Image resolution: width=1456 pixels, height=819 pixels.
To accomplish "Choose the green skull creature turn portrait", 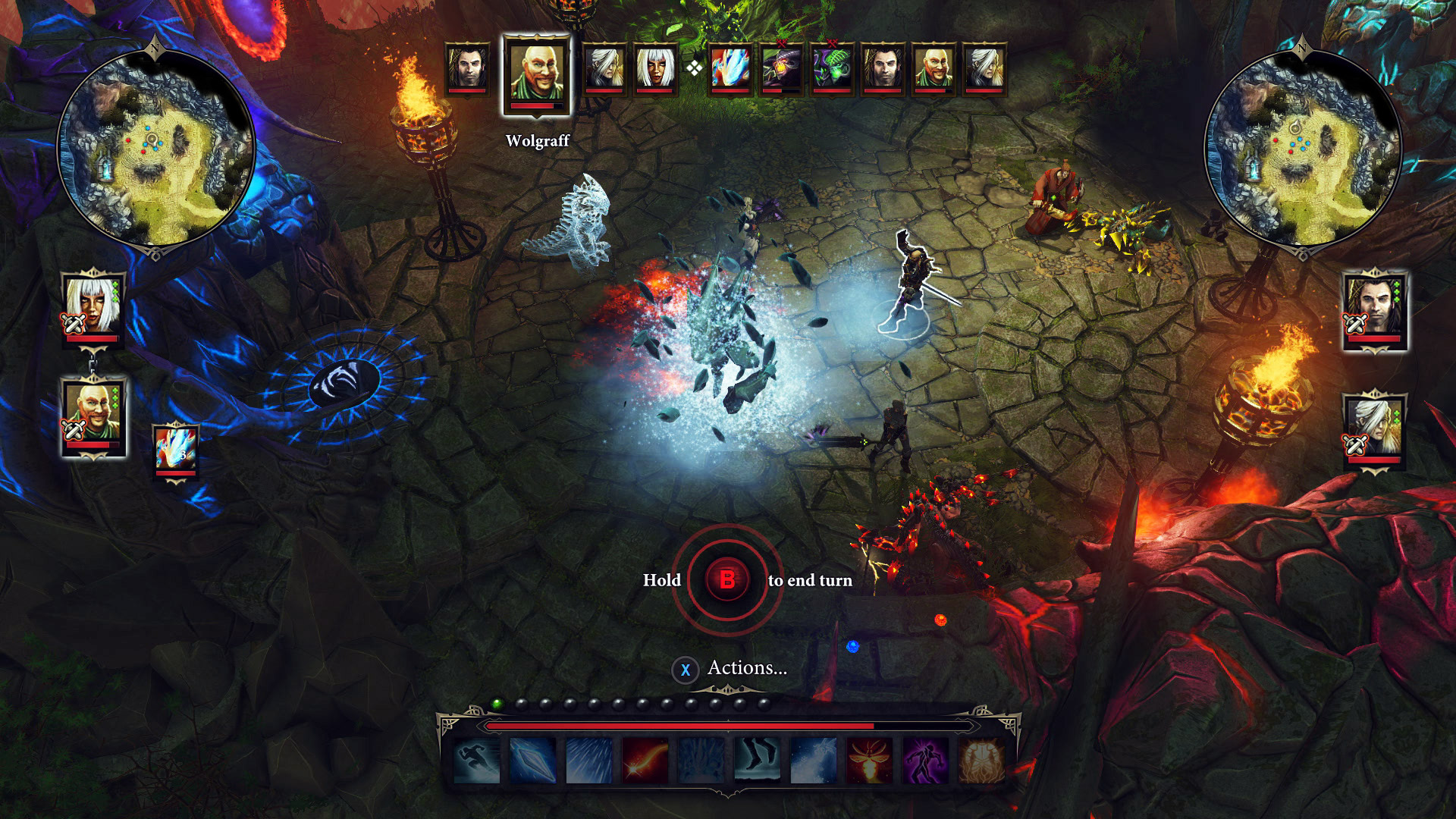I will pyautogui.click(x=833, y=69).
